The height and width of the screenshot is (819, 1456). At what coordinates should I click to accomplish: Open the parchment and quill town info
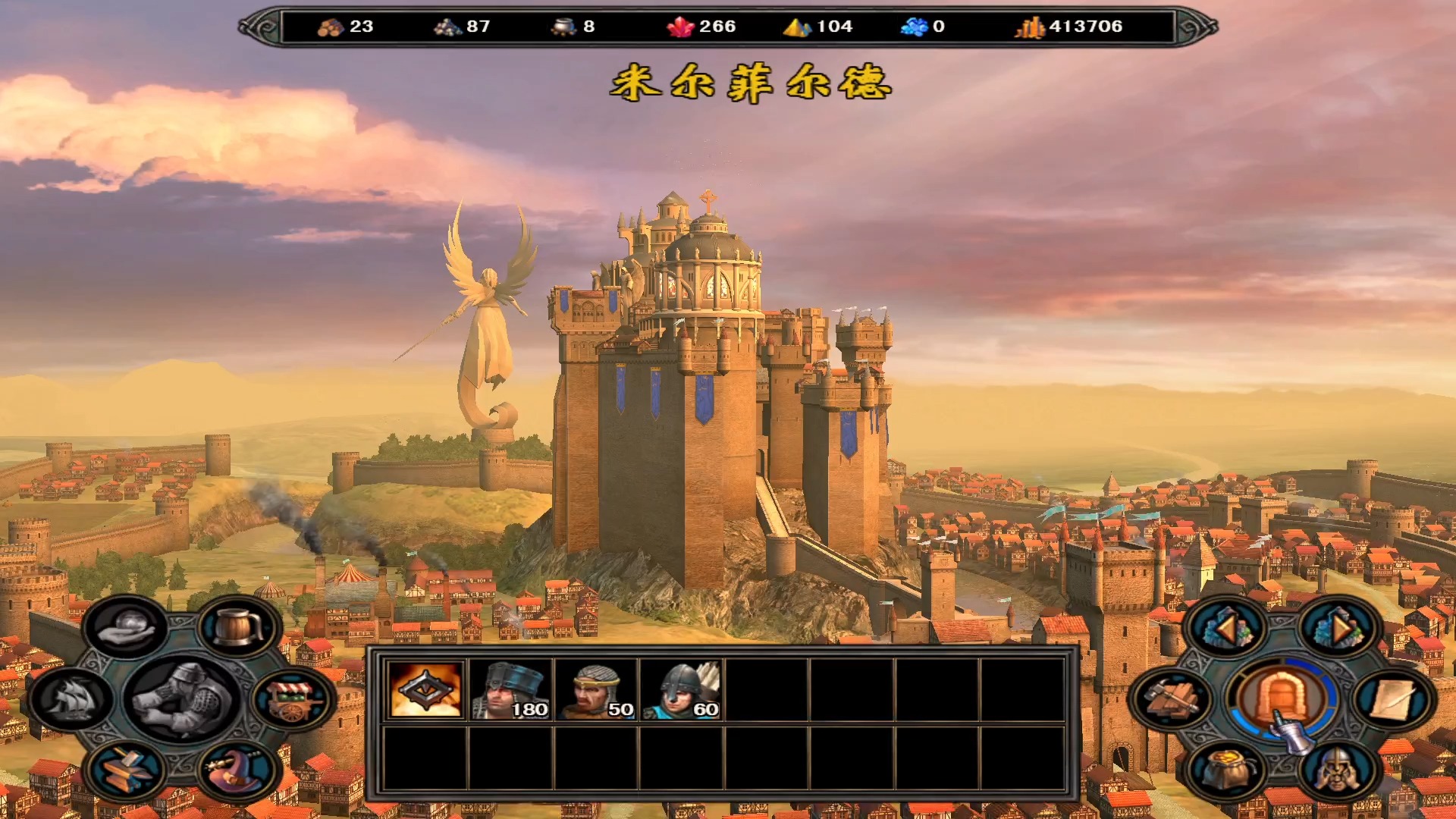(x=1392, y=699)
